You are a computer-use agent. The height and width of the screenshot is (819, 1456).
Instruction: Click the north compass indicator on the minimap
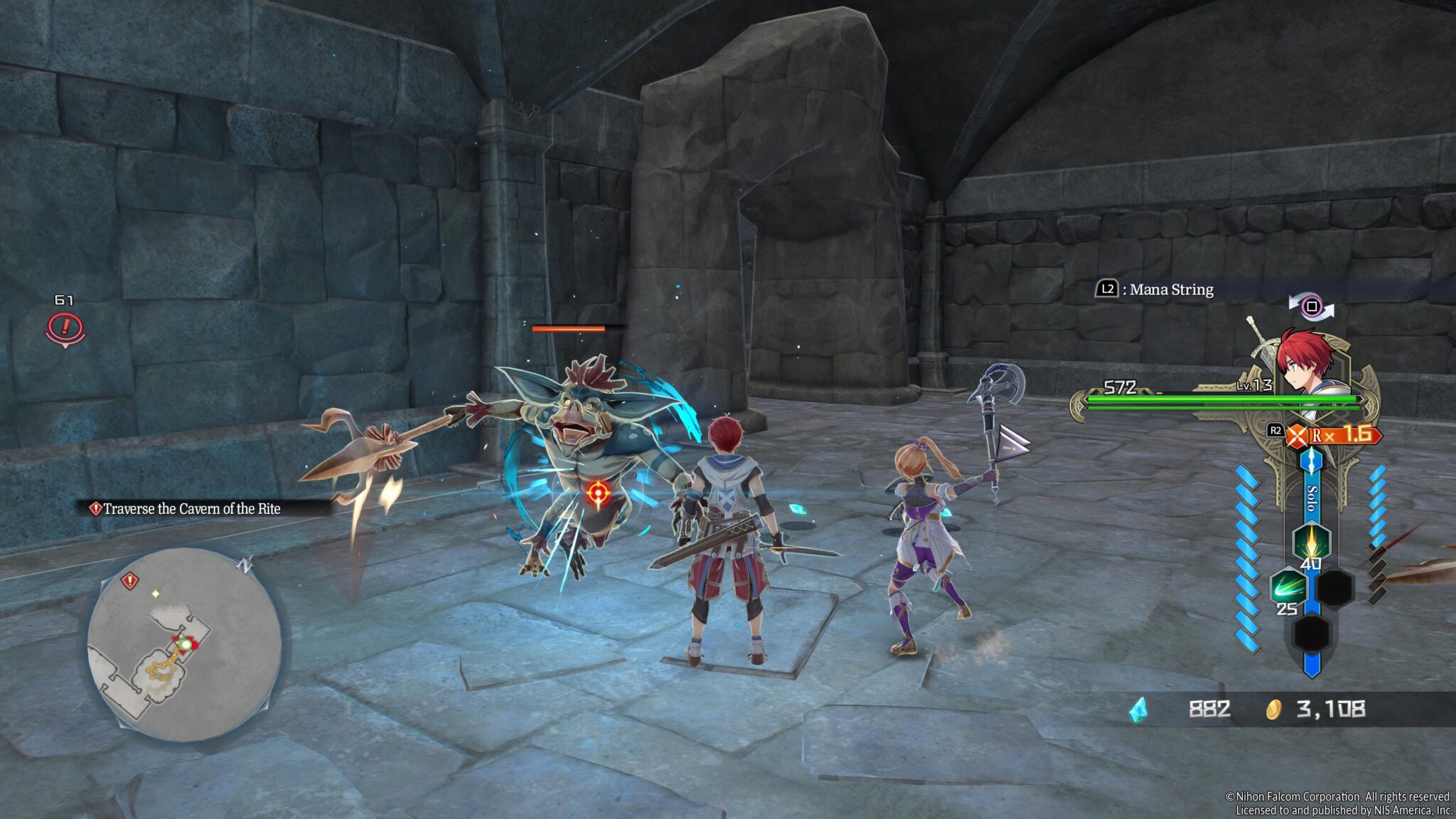click(246, 565)
